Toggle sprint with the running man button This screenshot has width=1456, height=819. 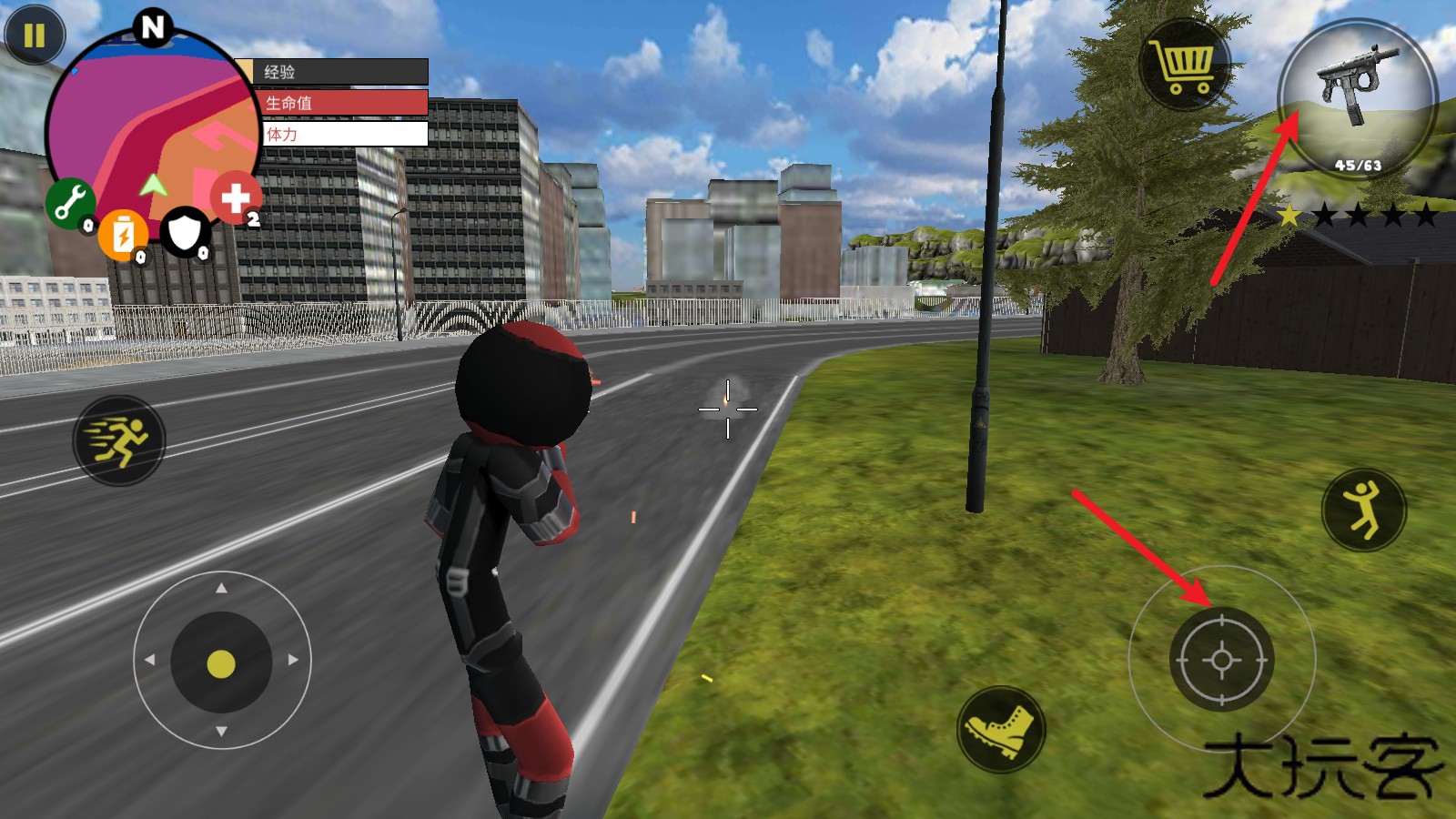point(119,440)
